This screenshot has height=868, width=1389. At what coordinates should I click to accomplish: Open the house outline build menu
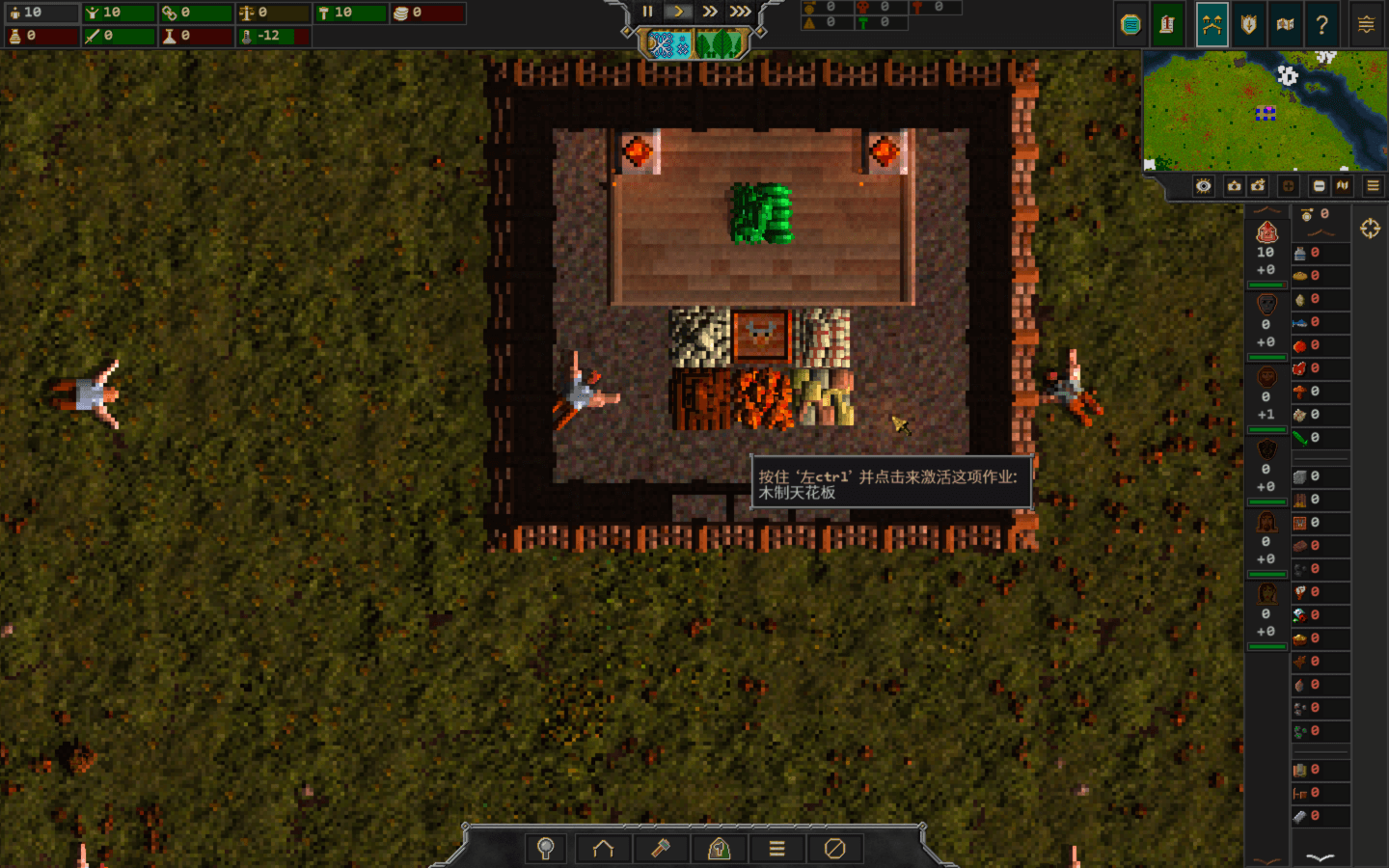(x=603, y=849)
